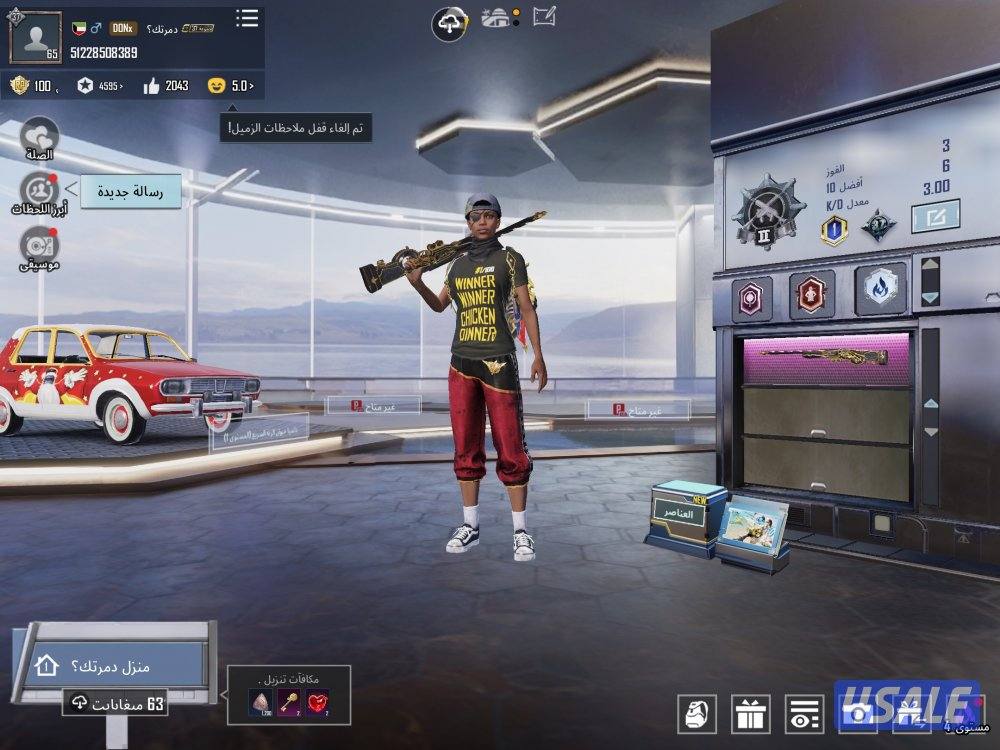This screenshot has width=1000, height=750.
Task: Open the gift box button
Action: 750,713
